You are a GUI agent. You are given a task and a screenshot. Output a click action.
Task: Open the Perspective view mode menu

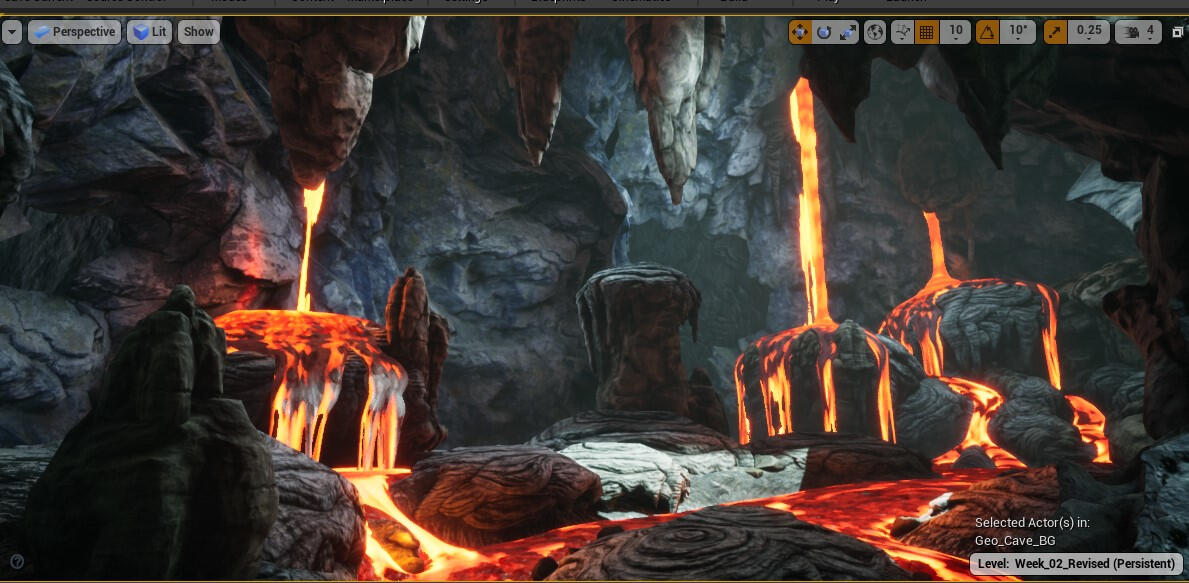point(74,32)
